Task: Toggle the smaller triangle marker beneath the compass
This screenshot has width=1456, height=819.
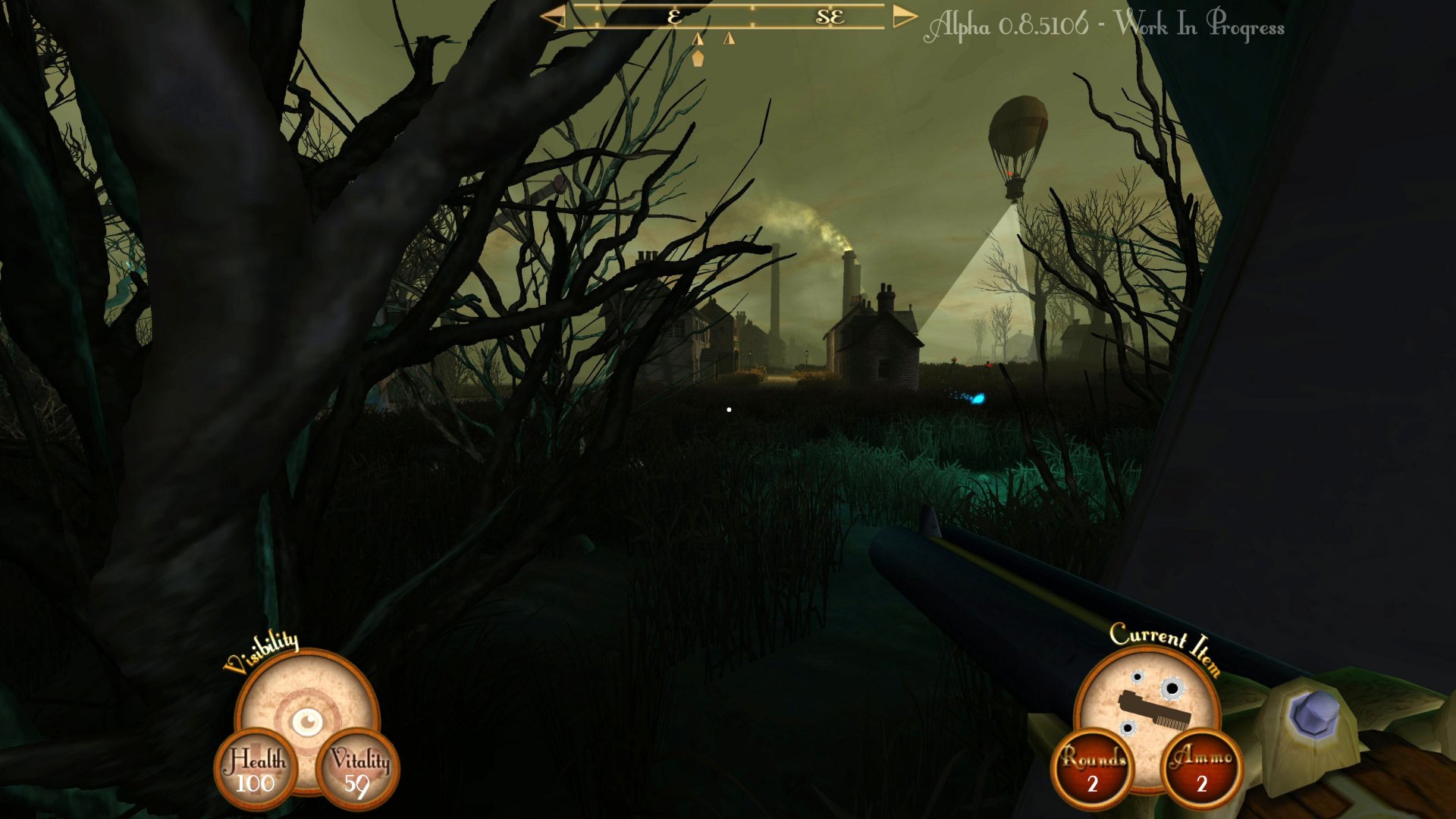Action: [729, 37]
